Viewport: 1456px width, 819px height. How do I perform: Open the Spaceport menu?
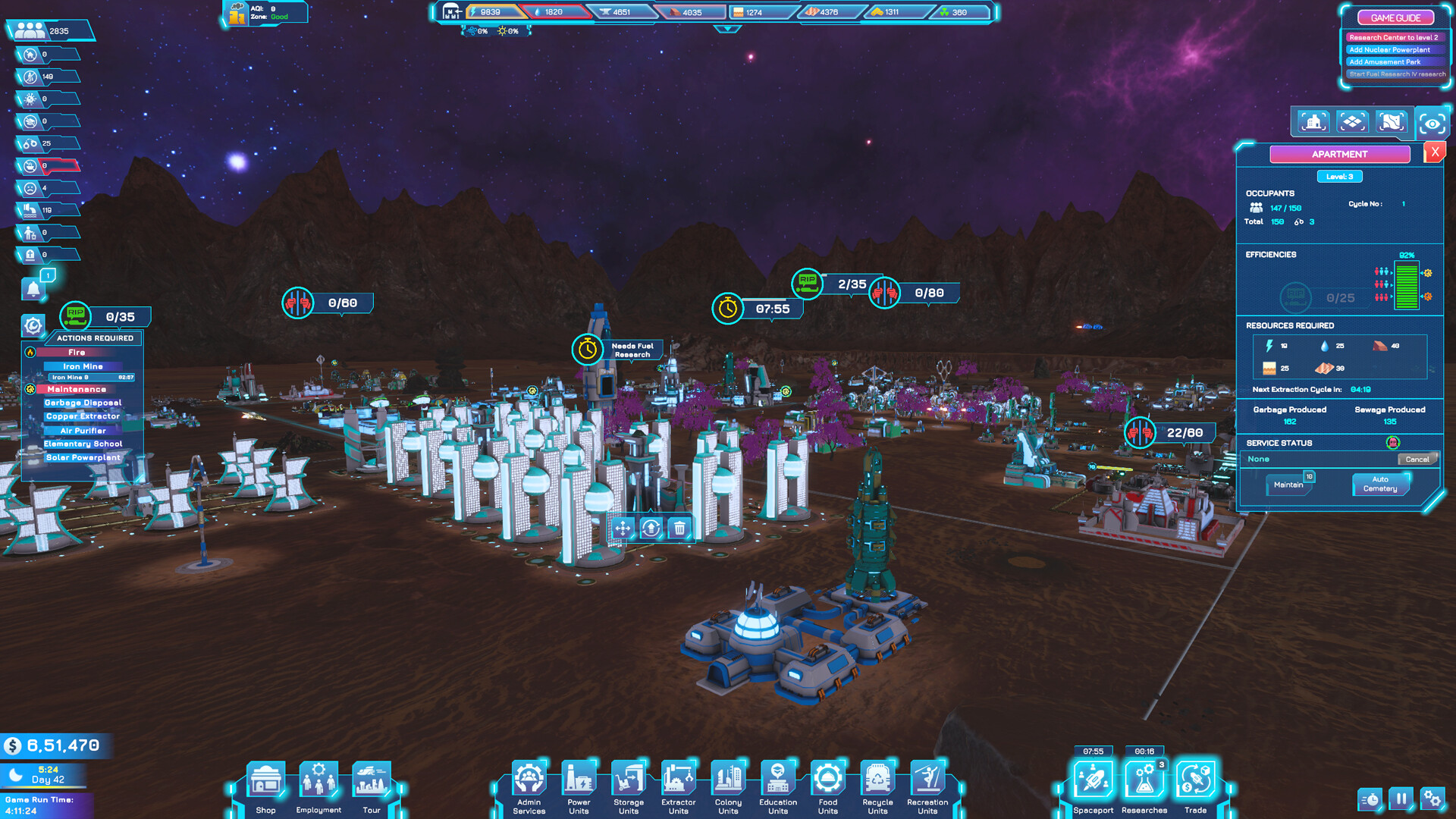click(1093, 781)
